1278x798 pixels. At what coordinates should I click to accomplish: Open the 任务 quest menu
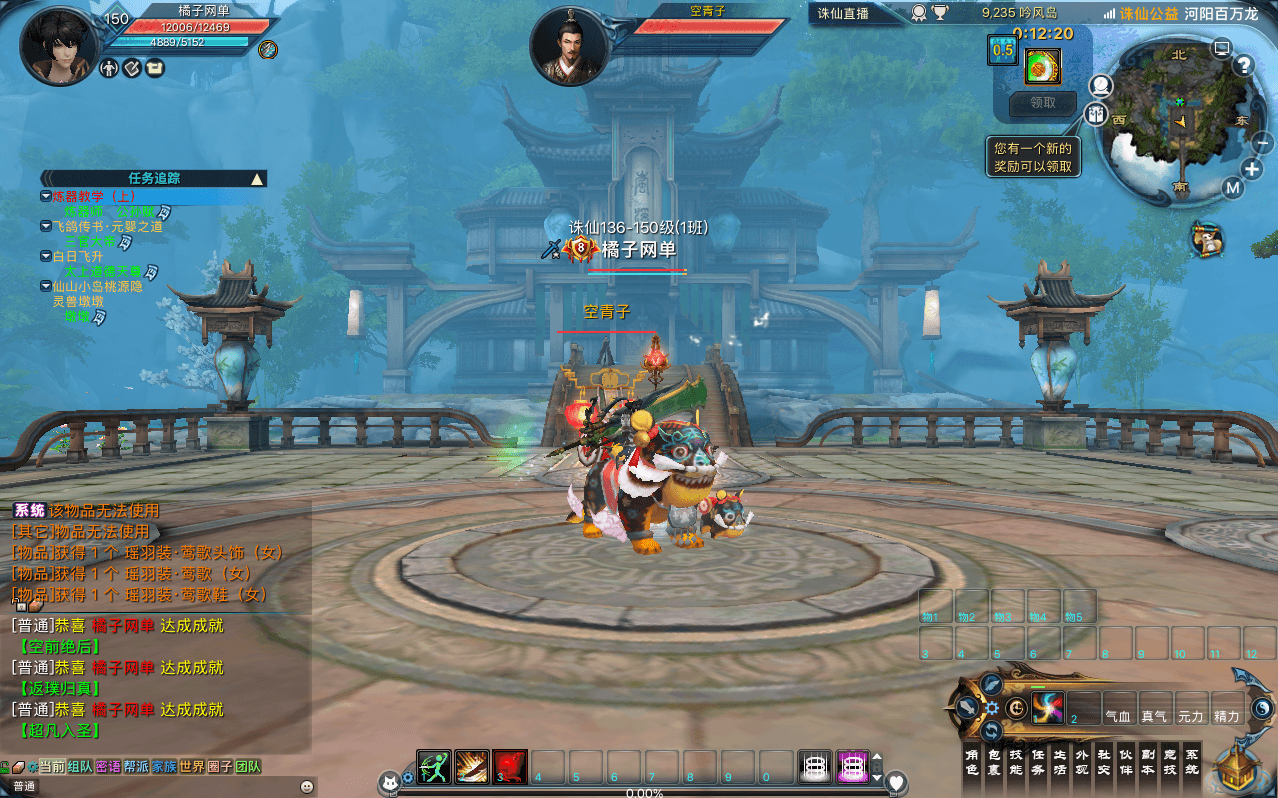pyautogui.click(x=1039, y=762)
